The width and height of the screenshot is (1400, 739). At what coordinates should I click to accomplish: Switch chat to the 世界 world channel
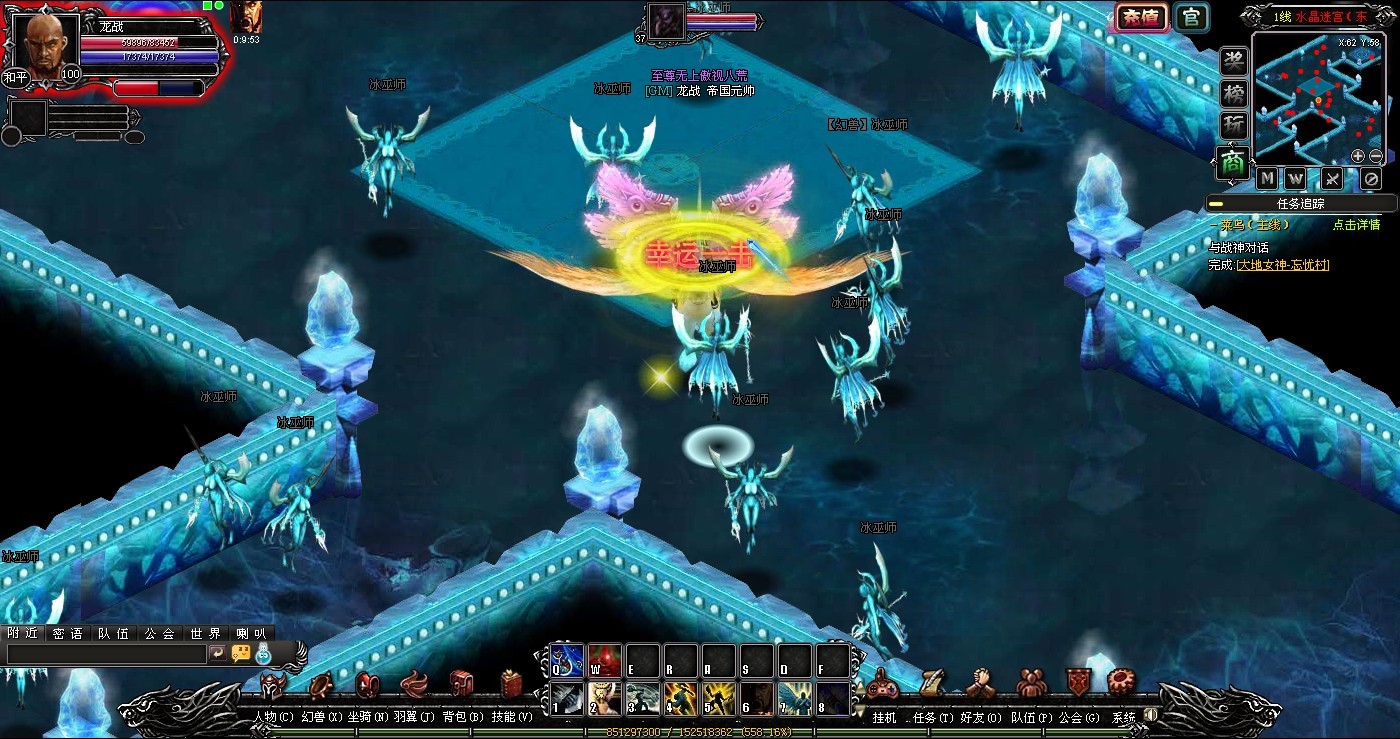pyautogui.click(x=205, y=633)
